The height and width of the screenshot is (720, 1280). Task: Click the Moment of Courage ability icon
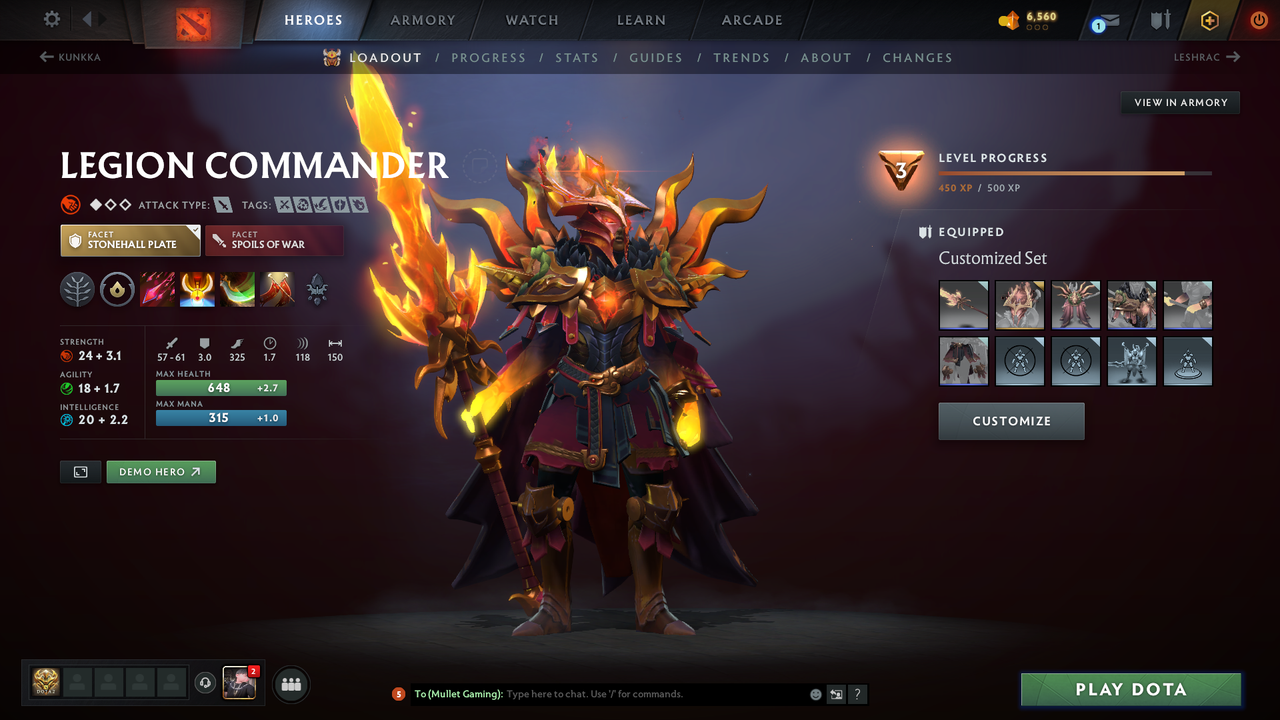pos(237,290)
